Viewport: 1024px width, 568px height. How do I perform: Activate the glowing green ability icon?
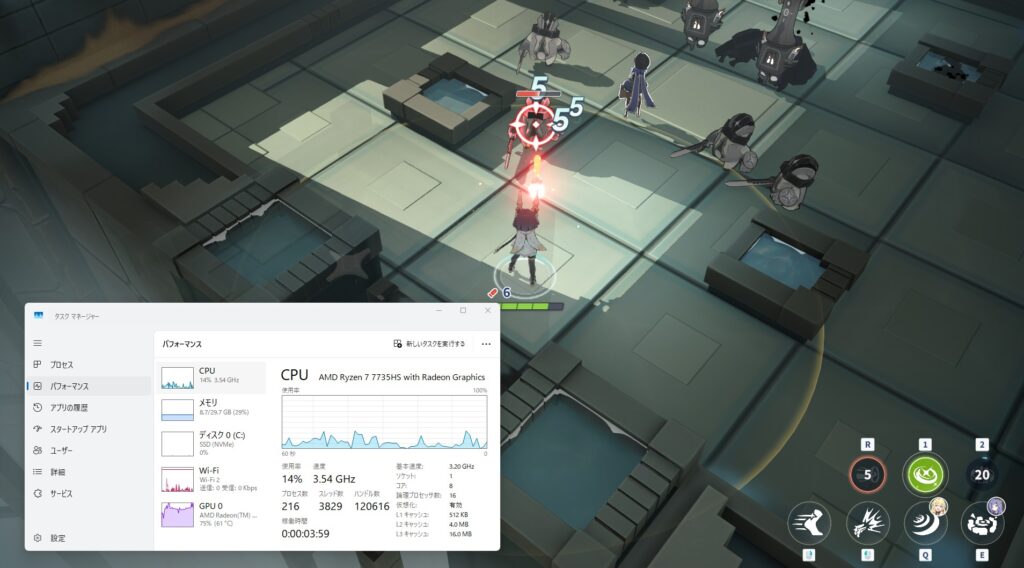coord(925,475)
